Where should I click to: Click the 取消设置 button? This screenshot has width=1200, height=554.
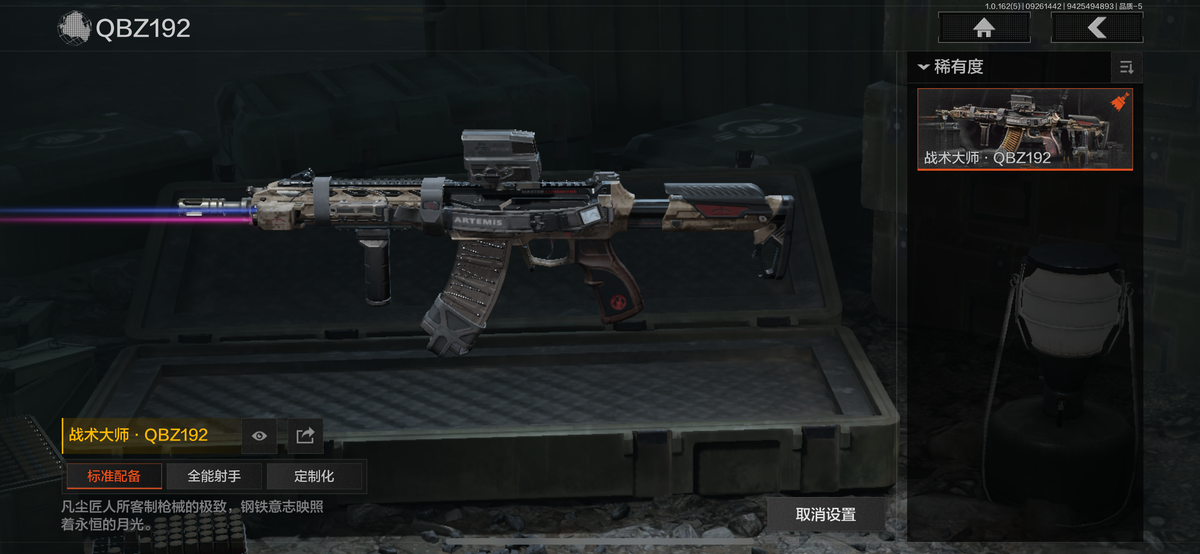click(x=826, y=515)
